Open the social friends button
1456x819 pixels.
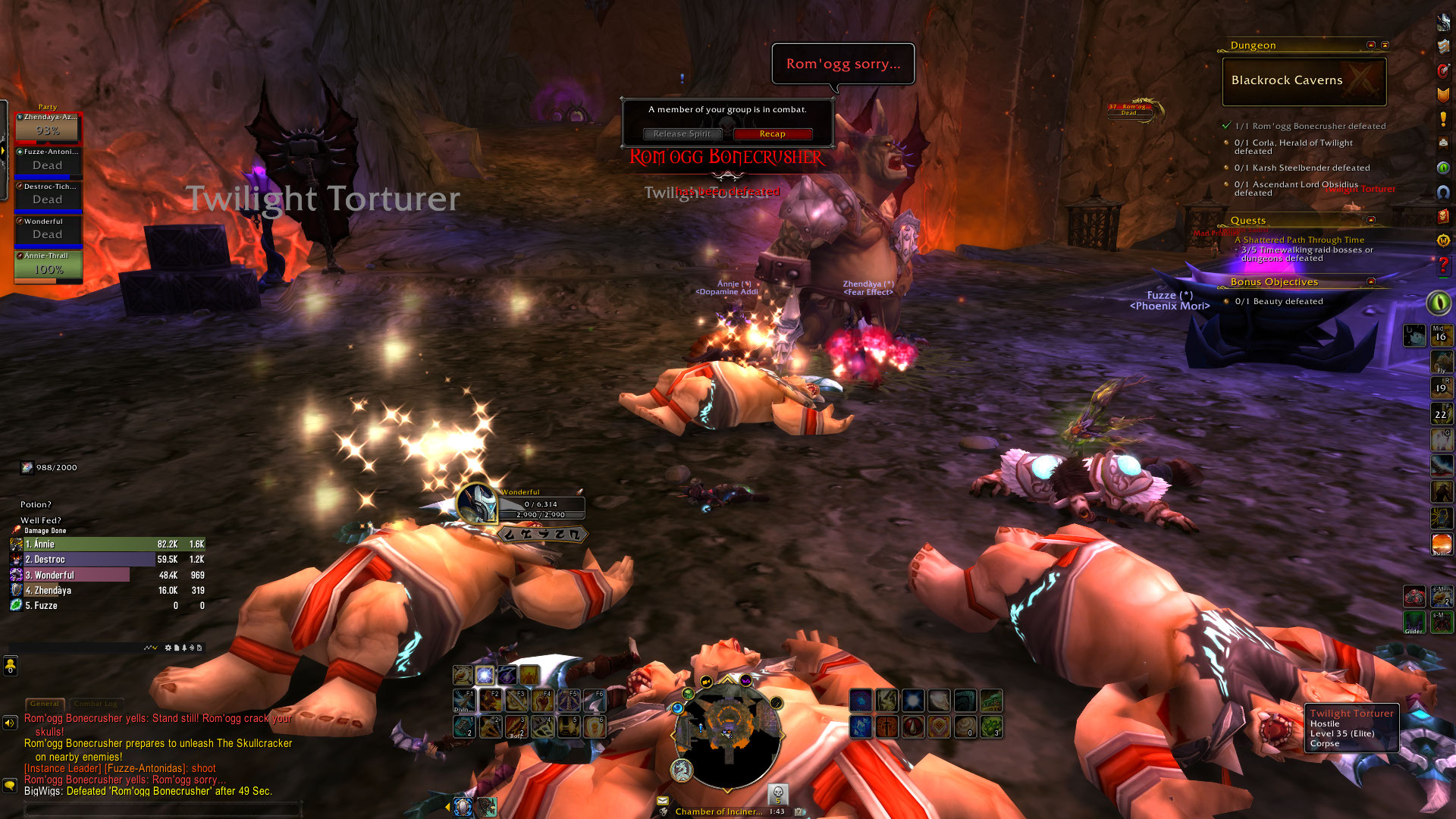[10, 666]
